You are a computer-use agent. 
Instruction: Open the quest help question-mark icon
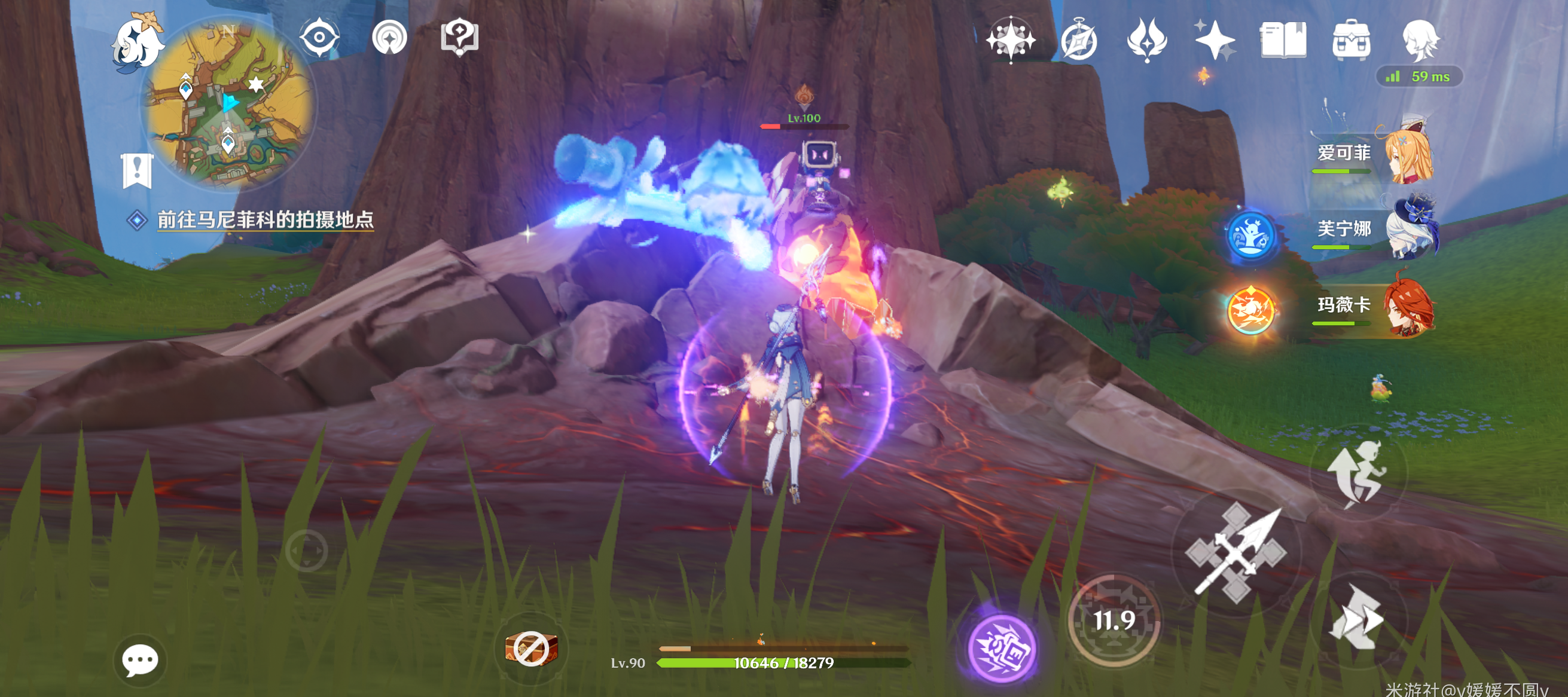click(x=459, y=37)
